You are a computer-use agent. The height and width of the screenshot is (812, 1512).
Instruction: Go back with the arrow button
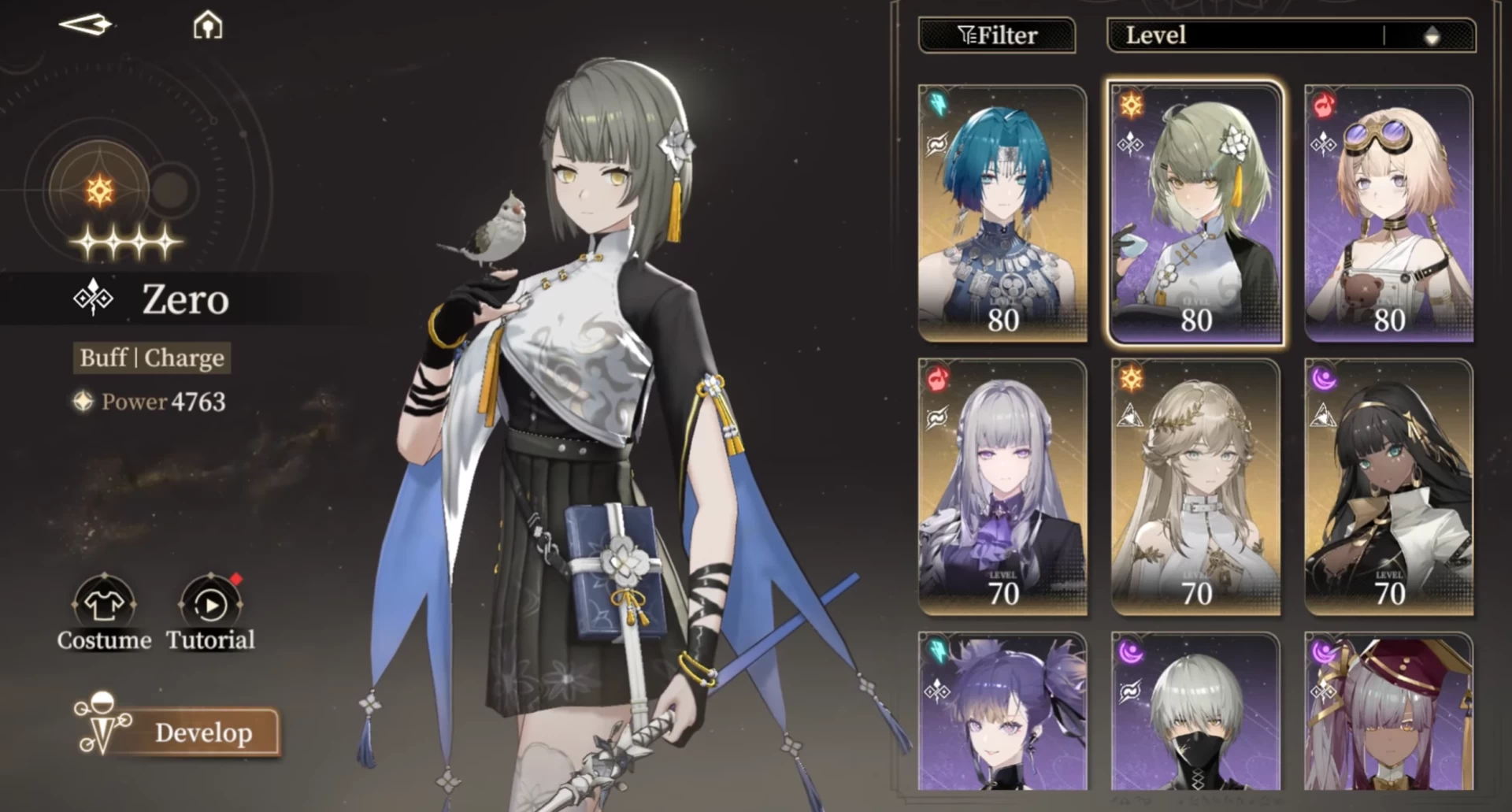86,25
